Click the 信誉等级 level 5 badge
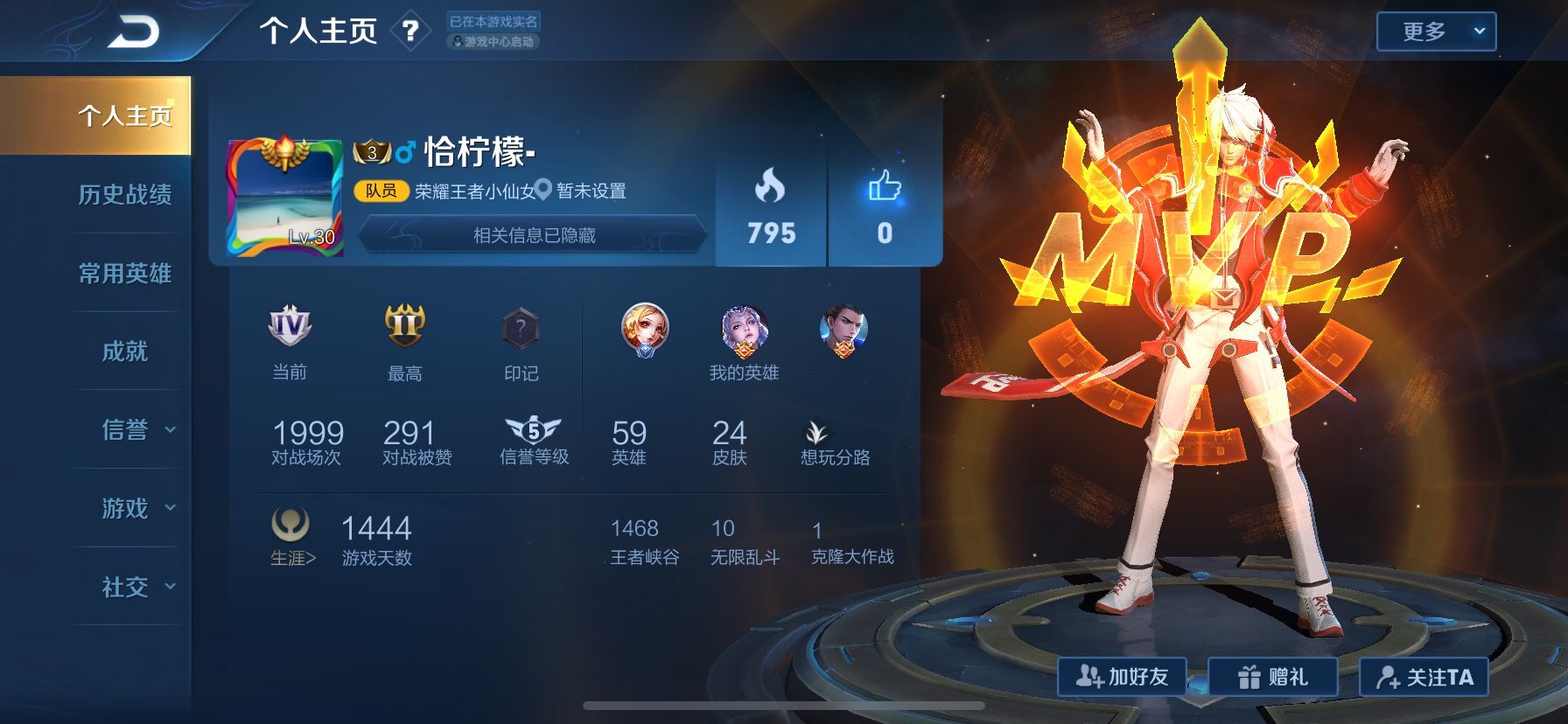1568x724 pixels. [533, 428]
